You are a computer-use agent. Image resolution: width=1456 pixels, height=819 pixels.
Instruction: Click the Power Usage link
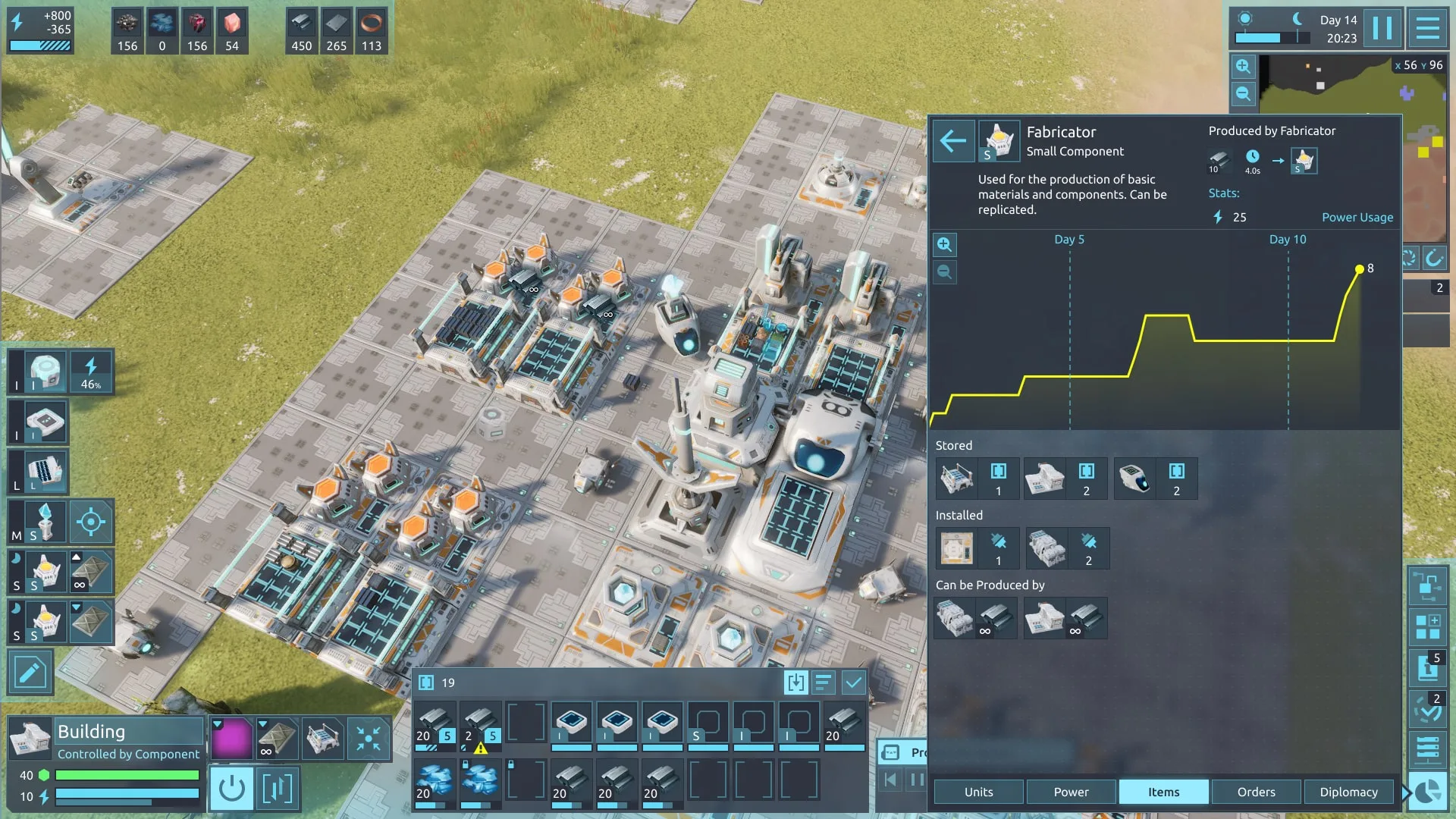1357,218
